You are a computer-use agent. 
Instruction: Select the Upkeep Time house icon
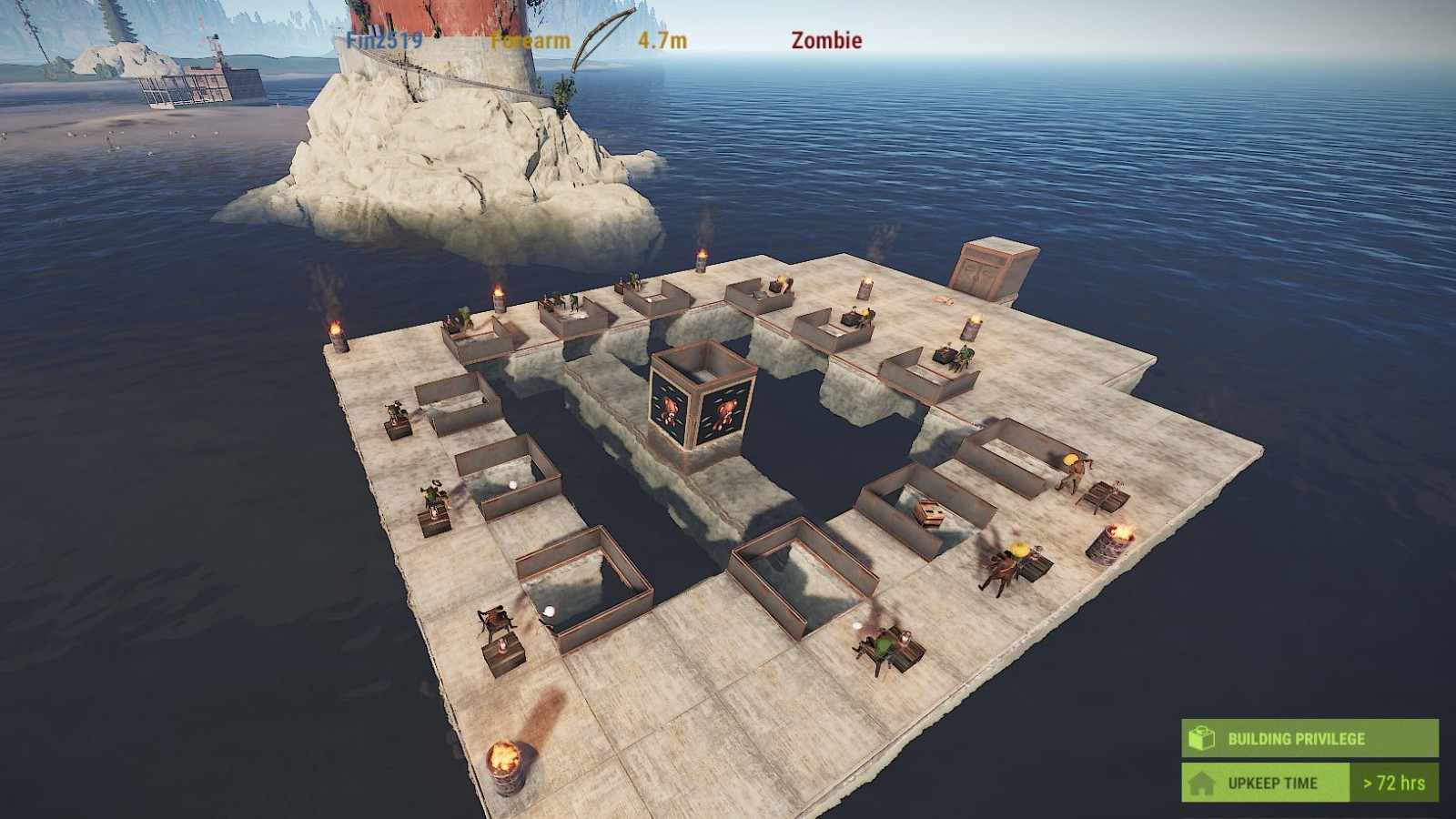coord(1201,783)
